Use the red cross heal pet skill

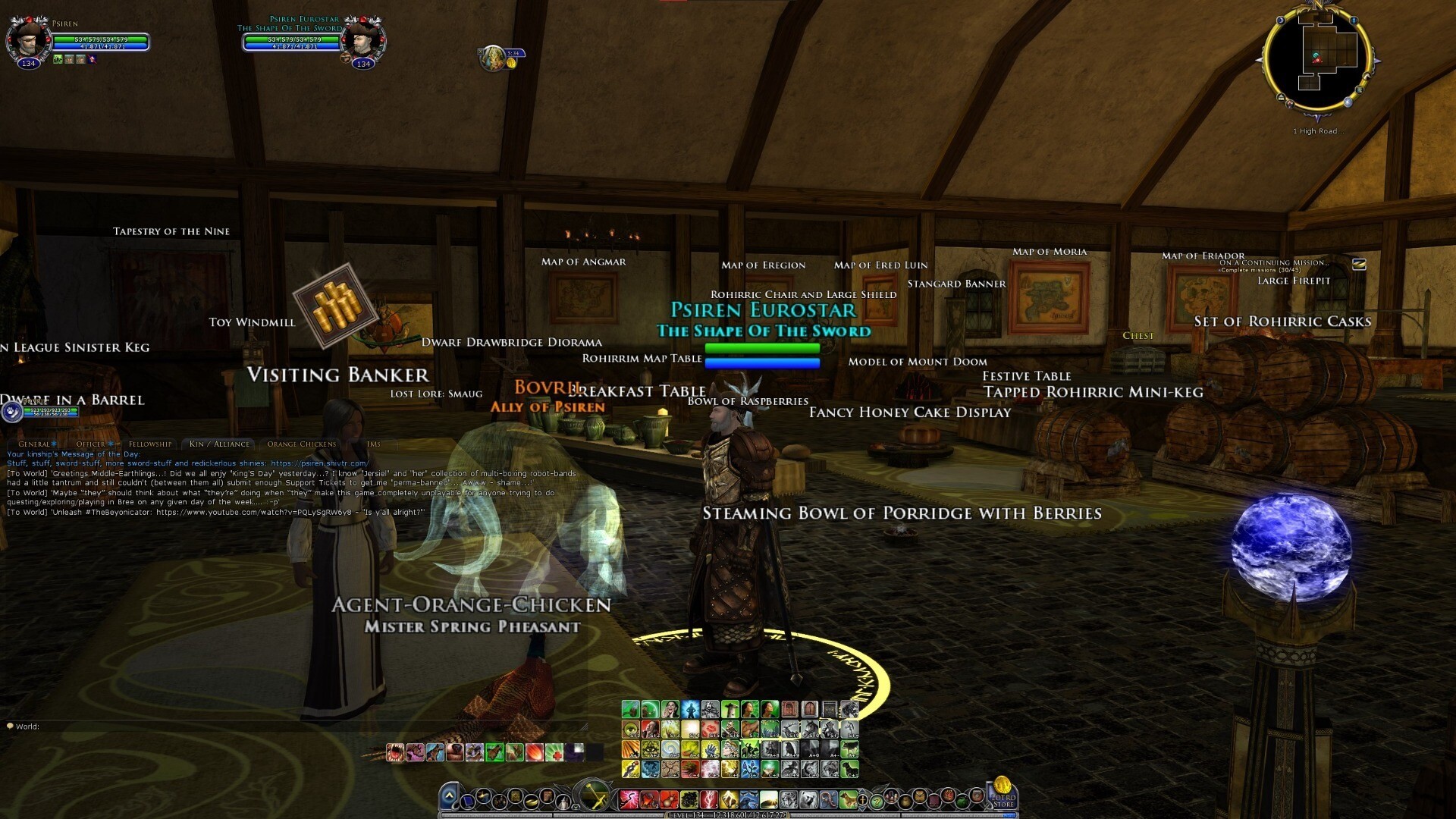click(x=554, y=752)
